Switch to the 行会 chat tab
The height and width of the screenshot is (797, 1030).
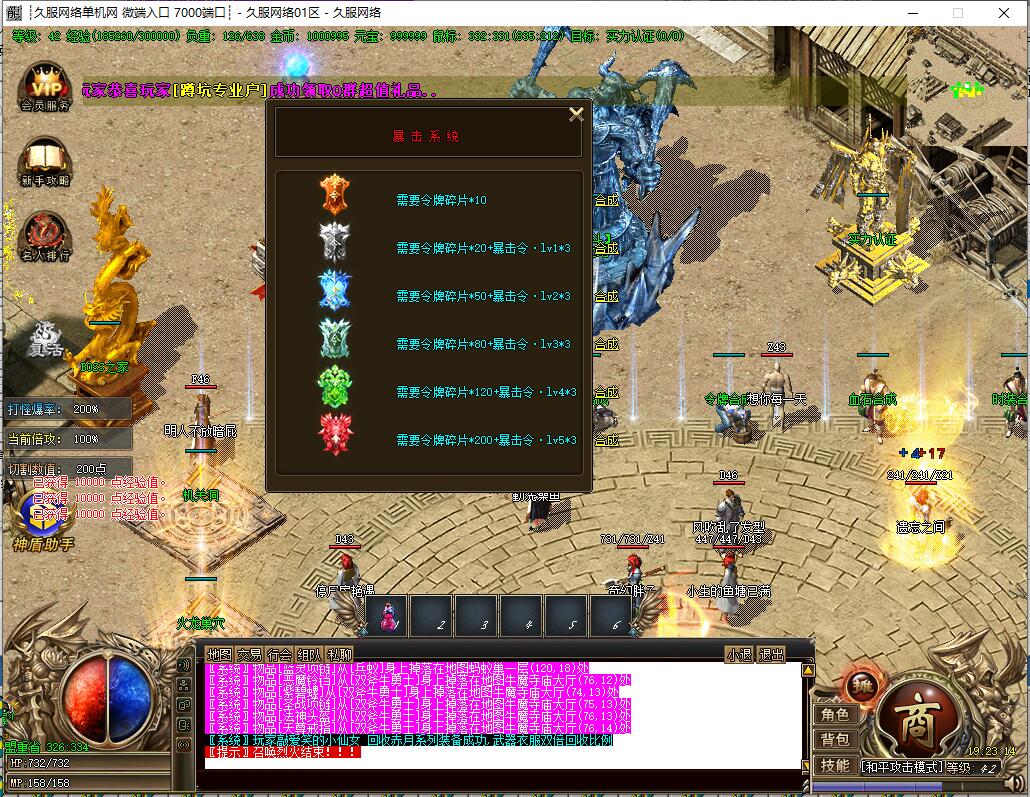click(x=279, y=655)
